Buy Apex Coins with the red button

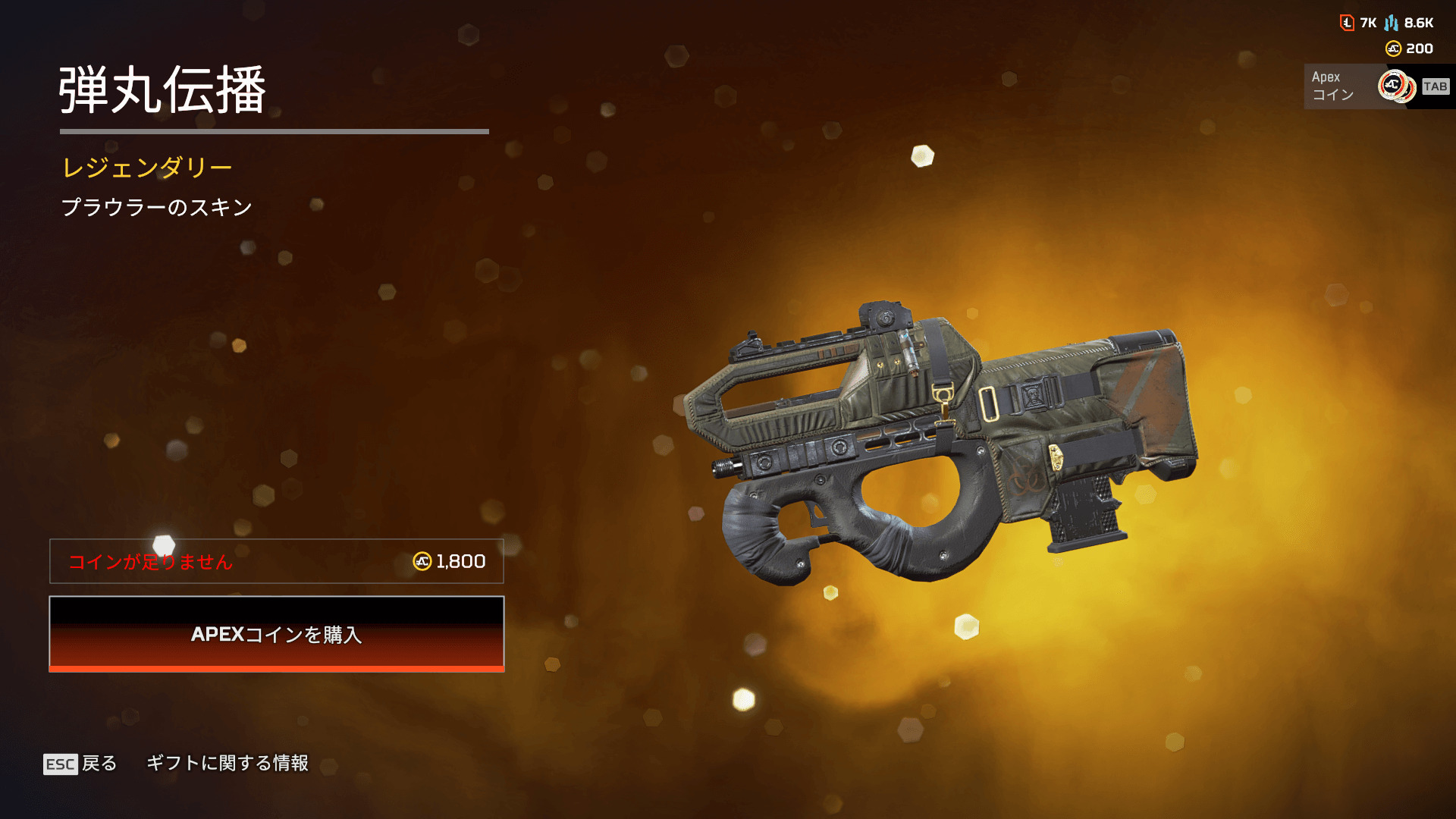pos(277,634)
